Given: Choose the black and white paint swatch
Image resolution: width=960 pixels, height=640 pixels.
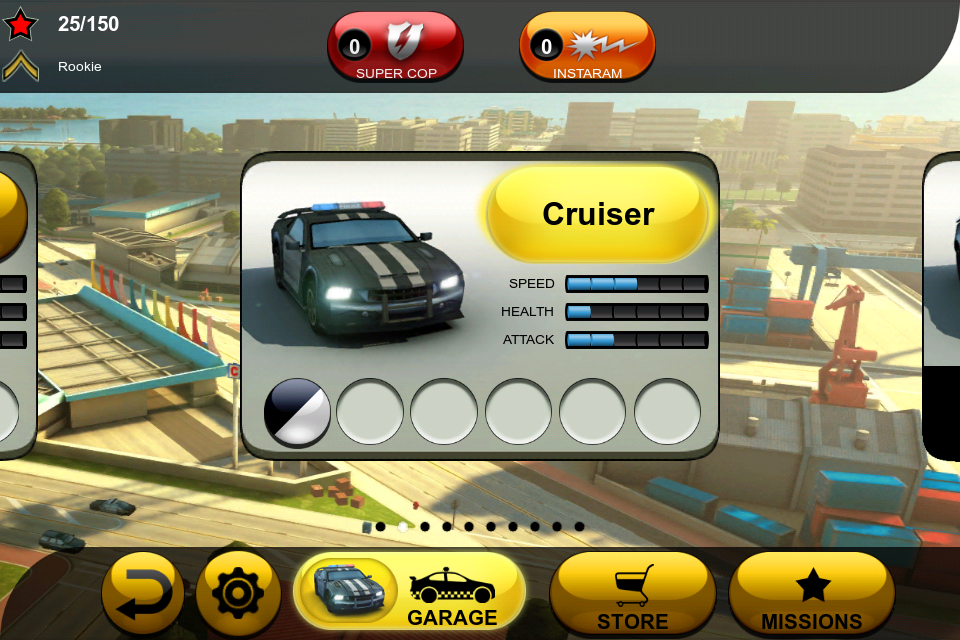Looking at the screenshot, I should coord(297,411).
